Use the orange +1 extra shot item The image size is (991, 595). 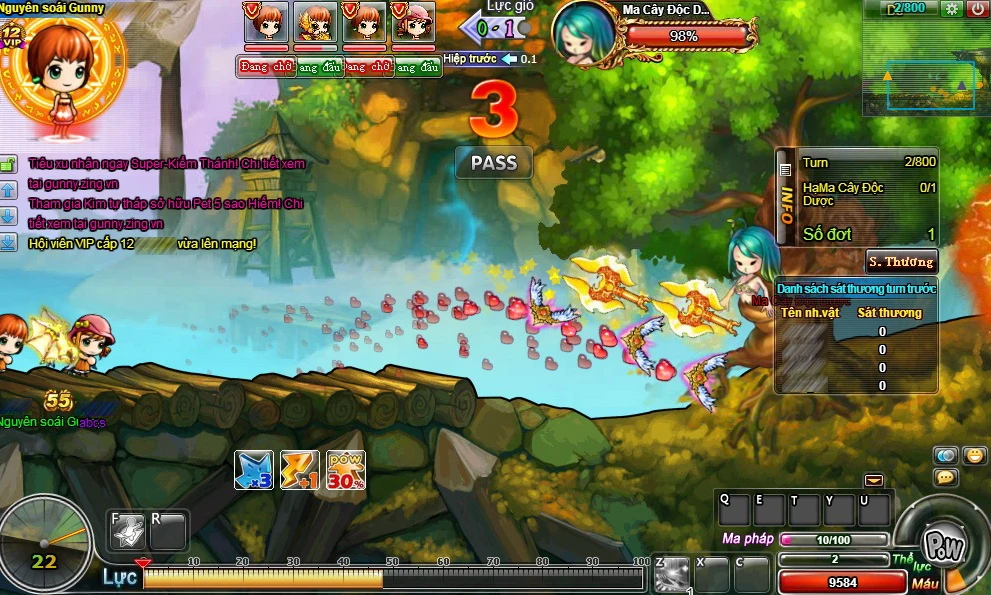tap(300, 470)
